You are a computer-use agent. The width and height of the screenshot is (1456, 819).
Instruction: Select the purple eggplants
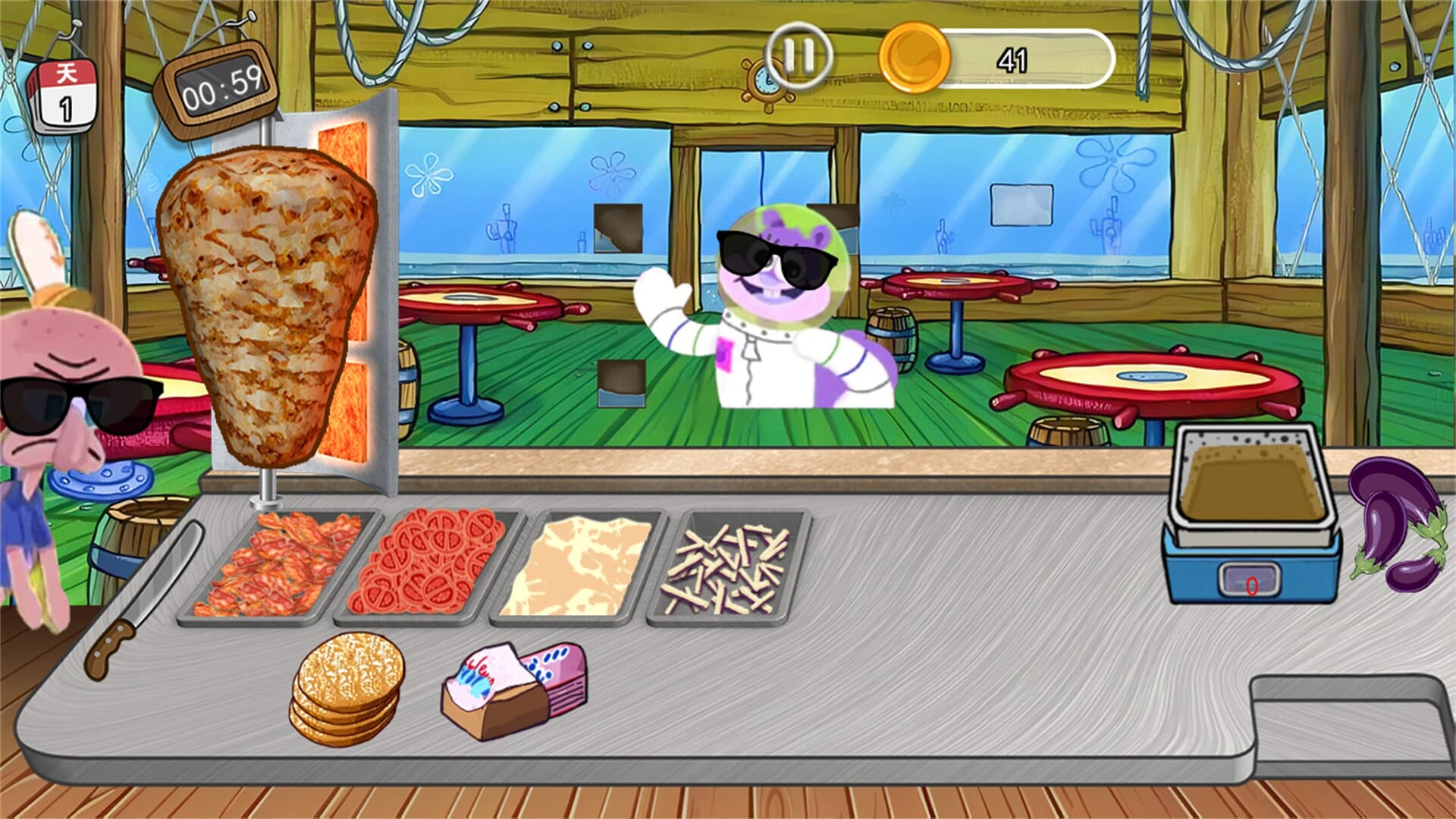tap(1397, 523)
